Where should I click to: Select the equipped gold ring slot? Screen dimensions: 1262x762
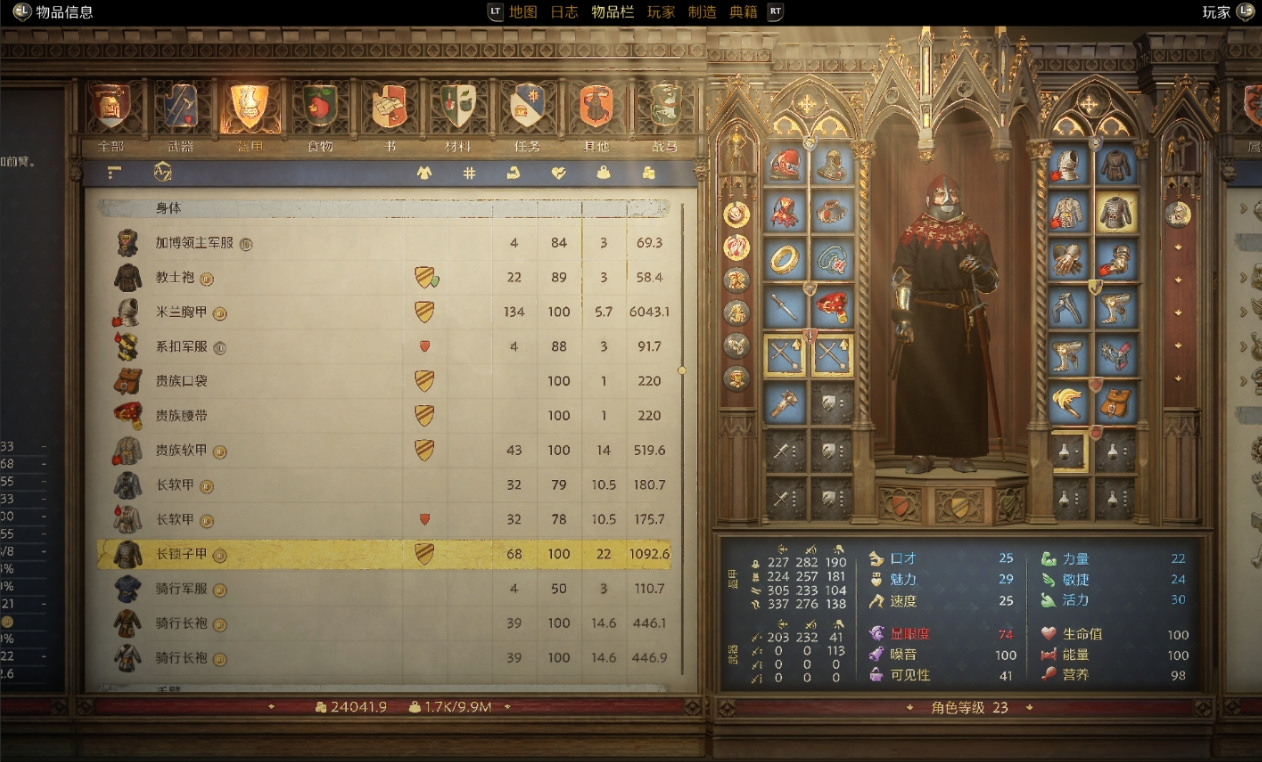coord(786,258)
